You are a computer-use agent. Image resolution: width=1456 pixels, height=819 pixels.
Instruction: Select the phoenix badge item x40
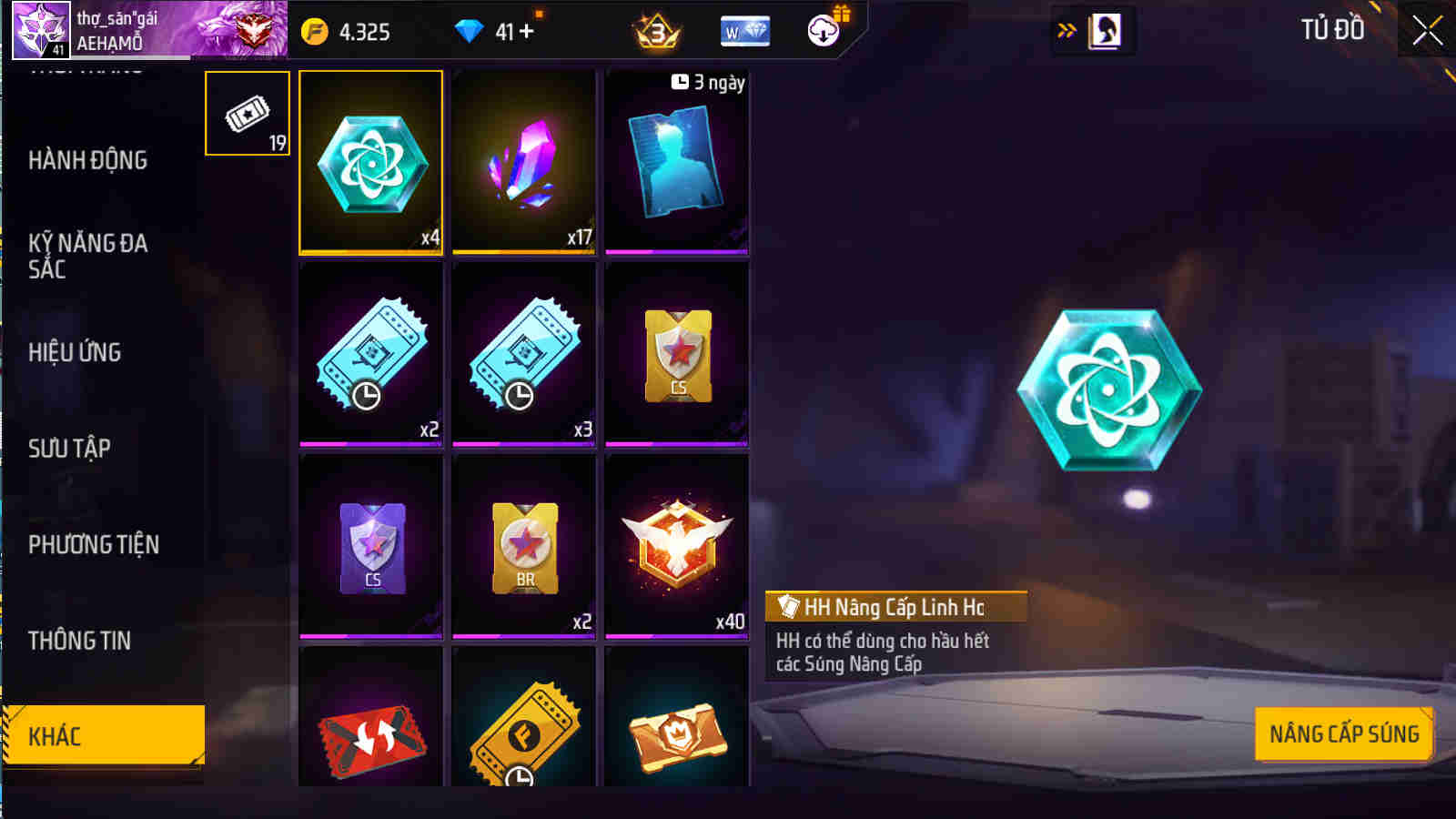click(677, 546)
